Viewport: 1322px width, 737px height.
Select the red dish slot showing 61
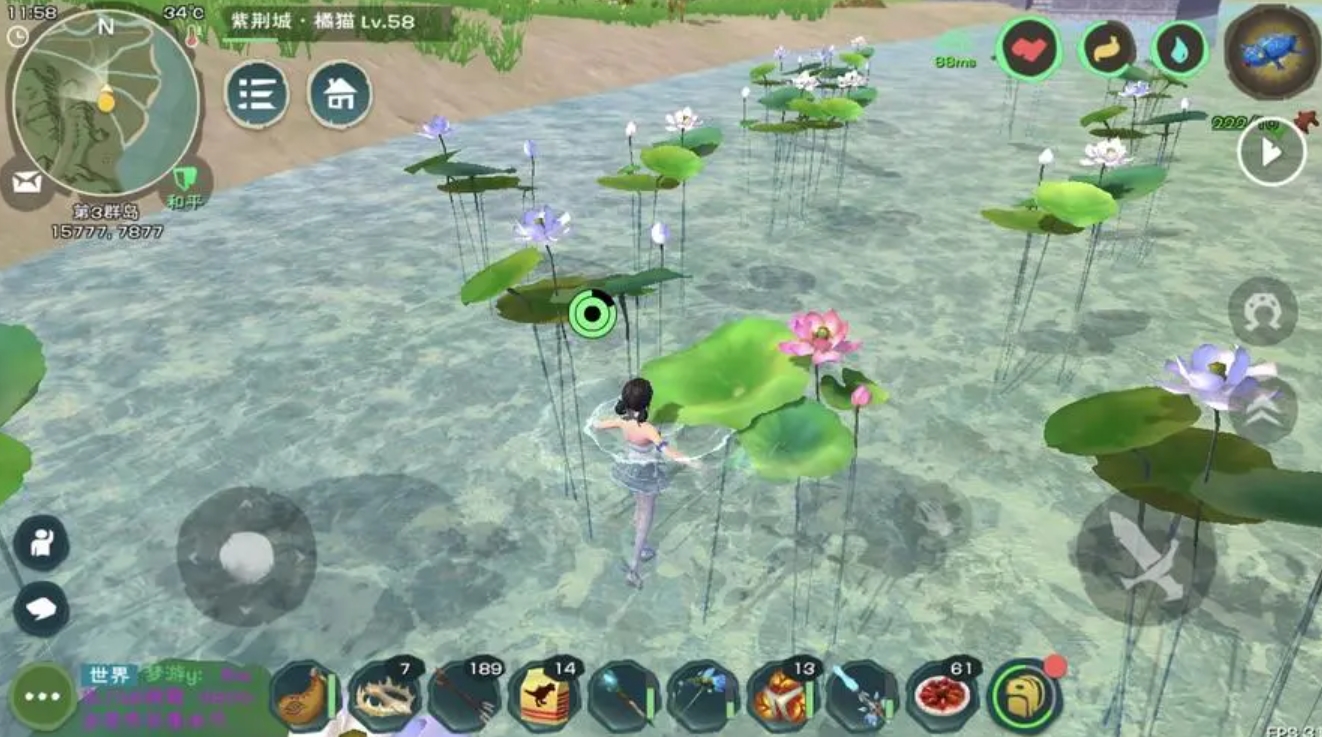942,697
